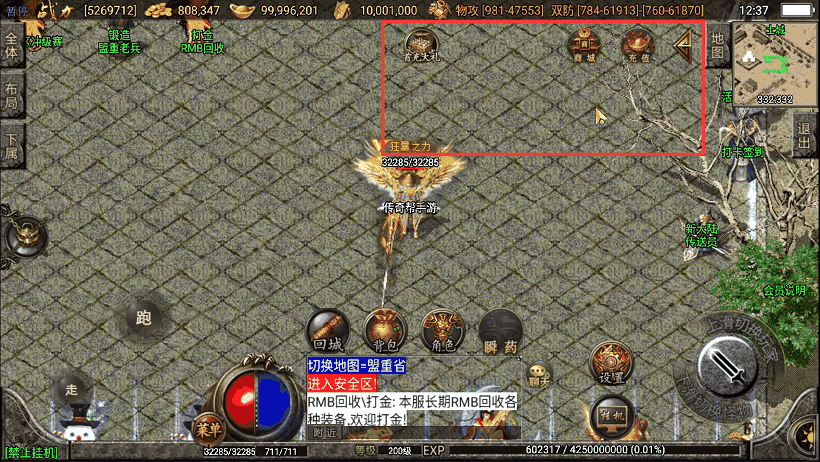The image size is (820, 462).
Task: Open the 首充大礼 first-recharge gift icon
Action: 423,46
